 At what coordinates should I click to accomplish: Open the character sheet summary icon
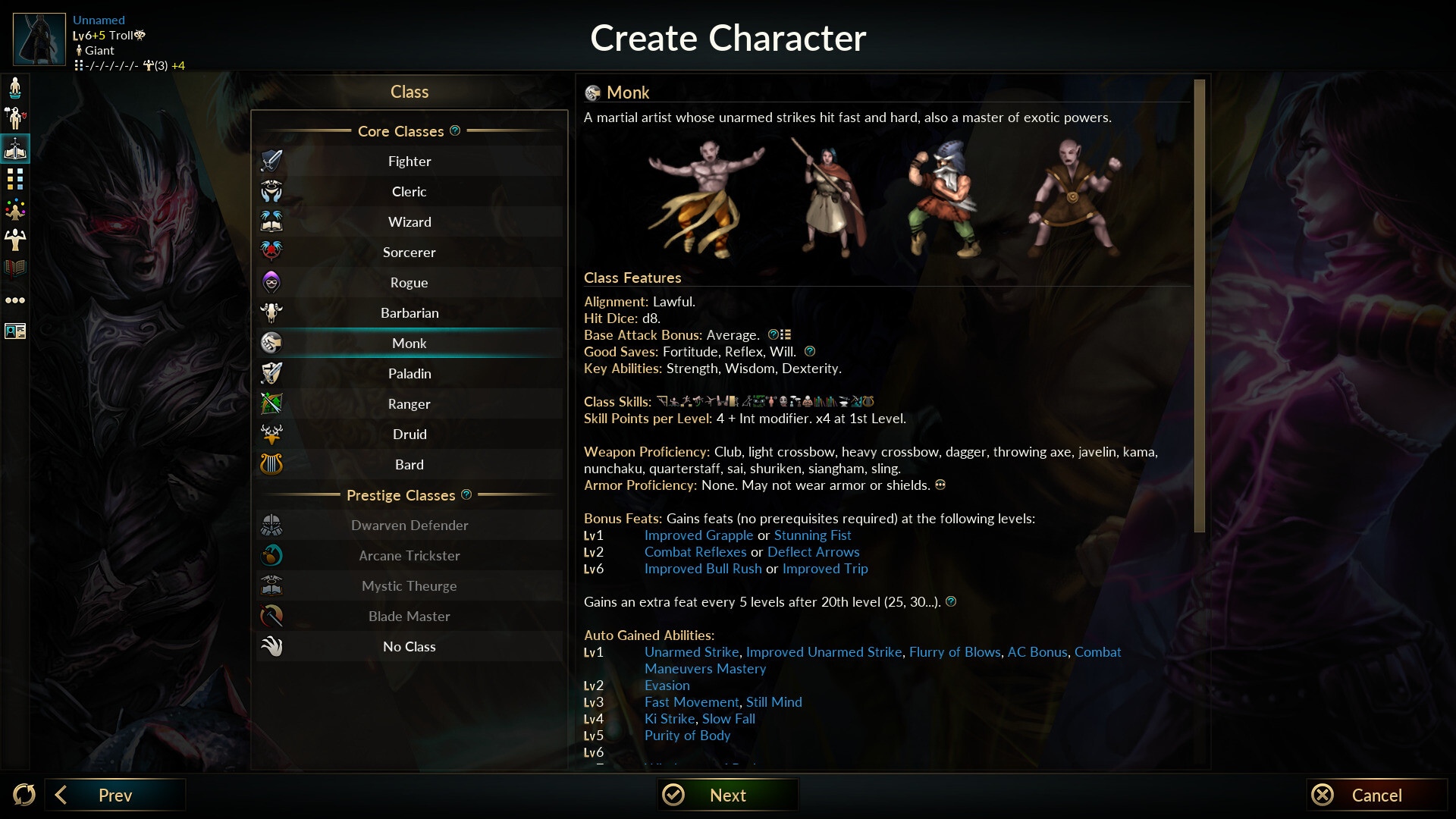tap(15, 331)
